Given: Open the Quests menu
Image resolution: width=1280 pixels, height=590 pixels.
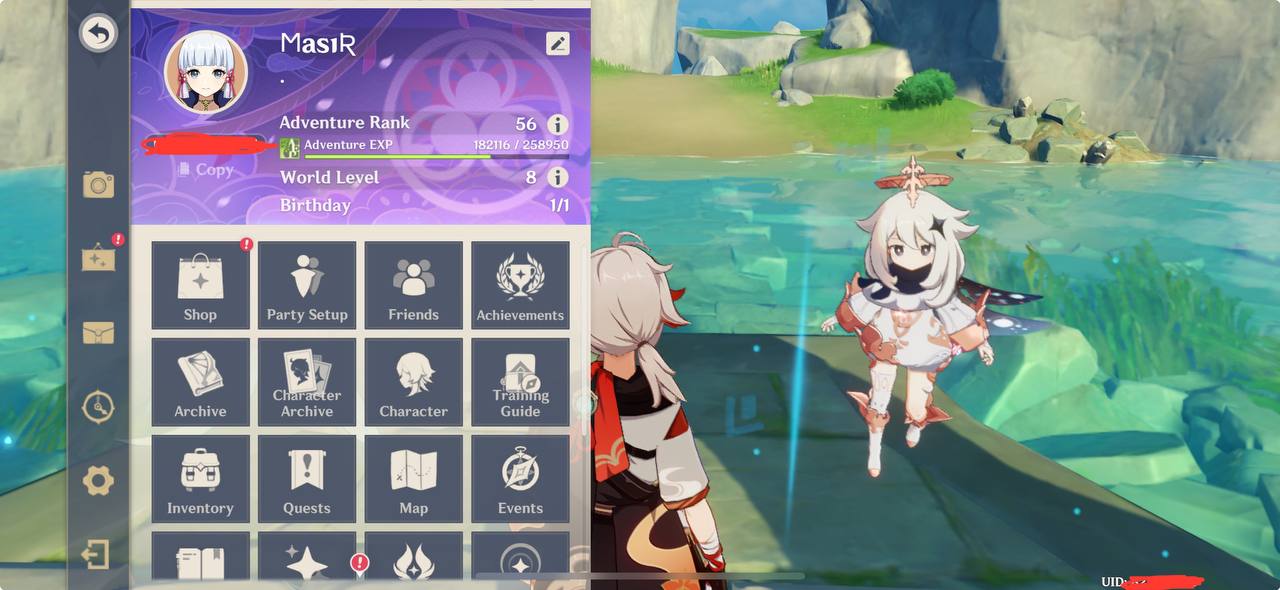Looking at the screenshot, I should [307, 478].
